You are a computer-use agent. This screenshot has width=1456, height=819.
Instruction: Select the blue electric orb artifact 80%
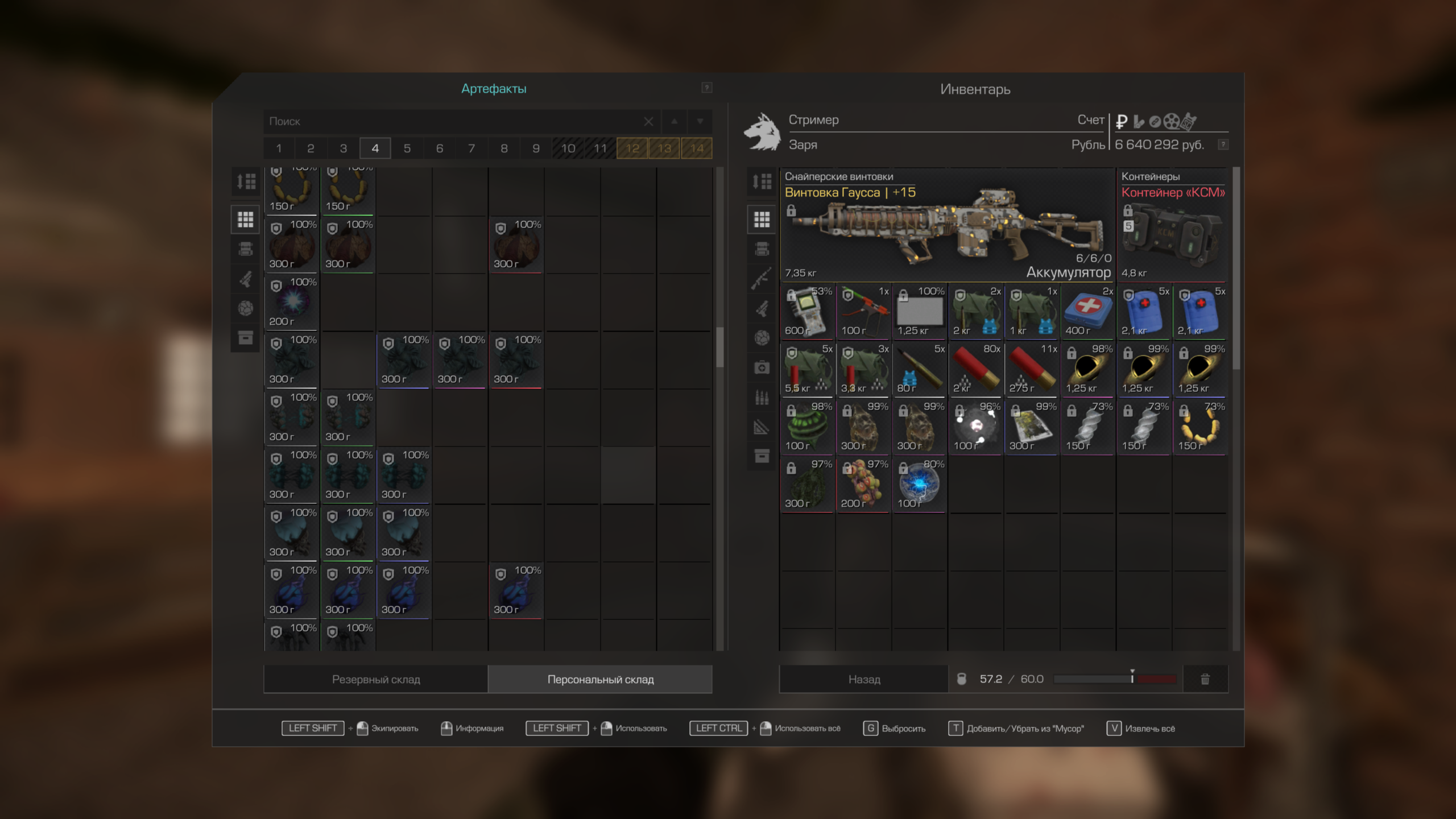click(919, 485)
